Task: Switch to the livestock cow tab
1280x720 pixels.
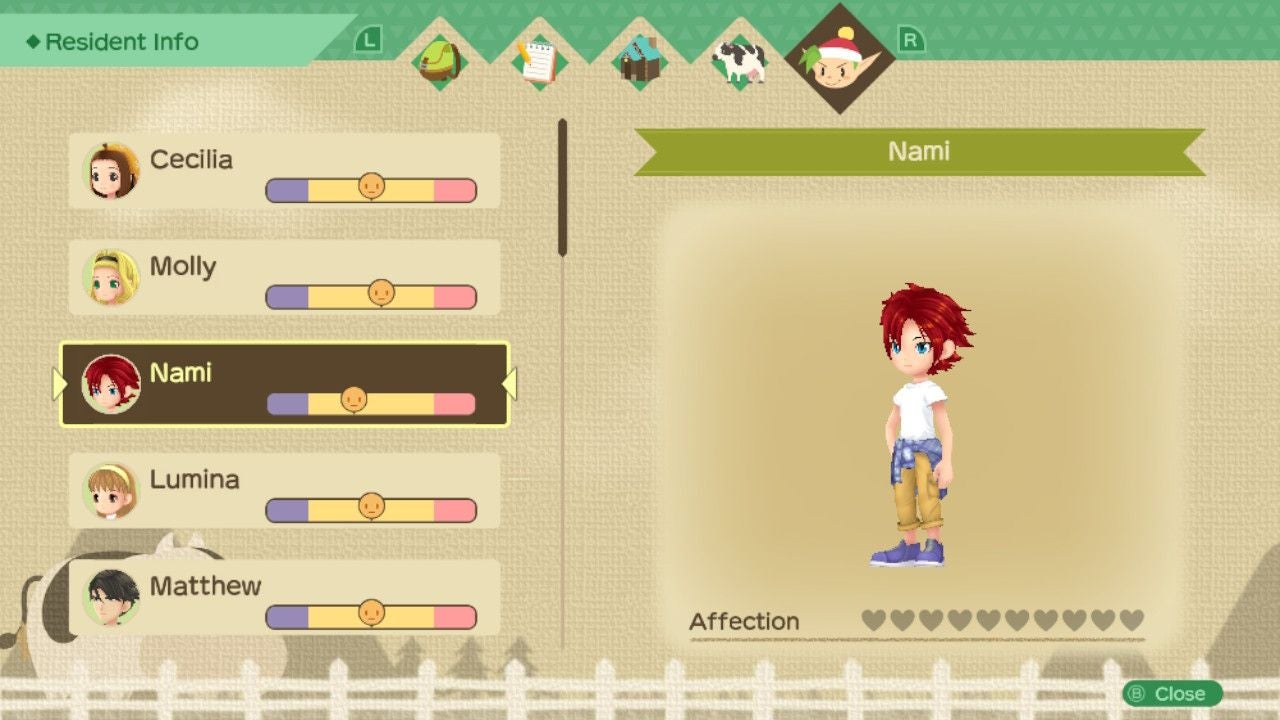Action: click(740, 62)
